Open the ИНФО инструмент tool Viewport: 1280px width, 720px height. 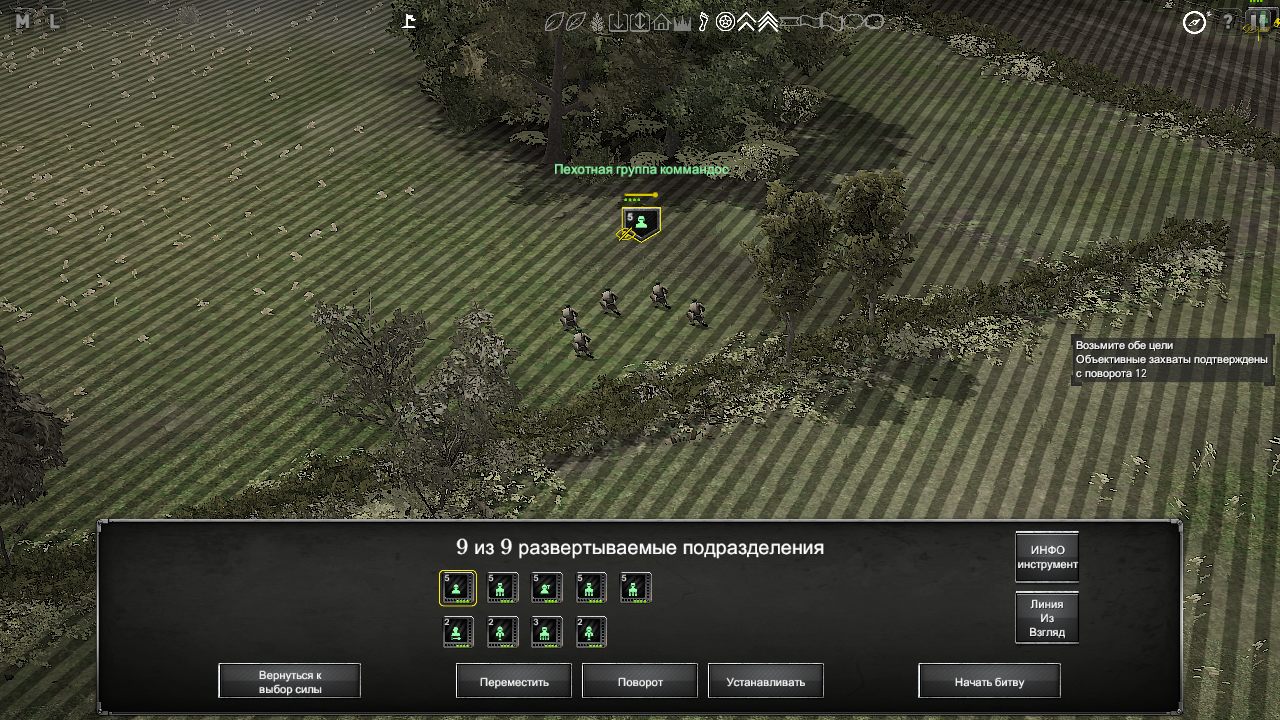click(x=1047, y=557)
